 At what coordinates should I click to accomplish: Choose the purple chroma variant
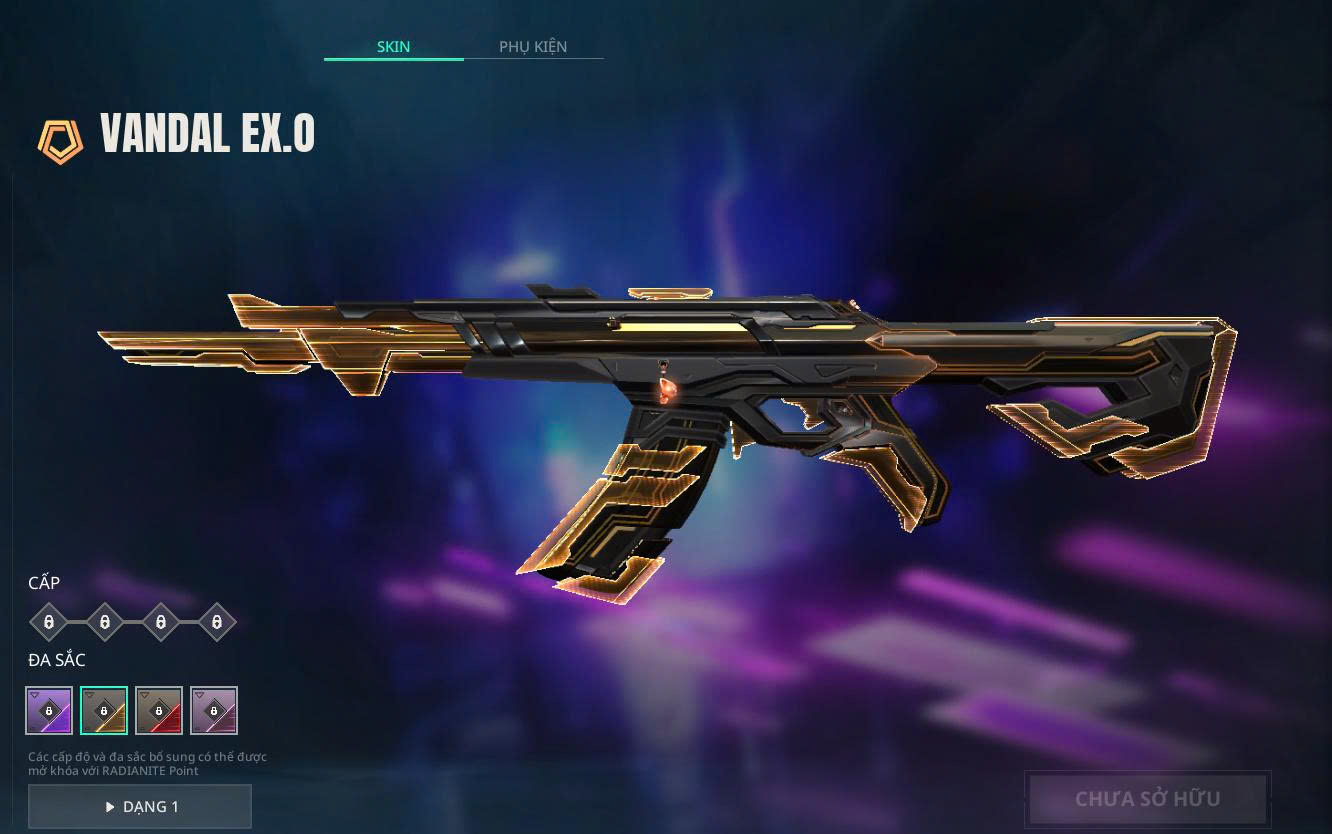pyautogui.click(x=49, y=710)
